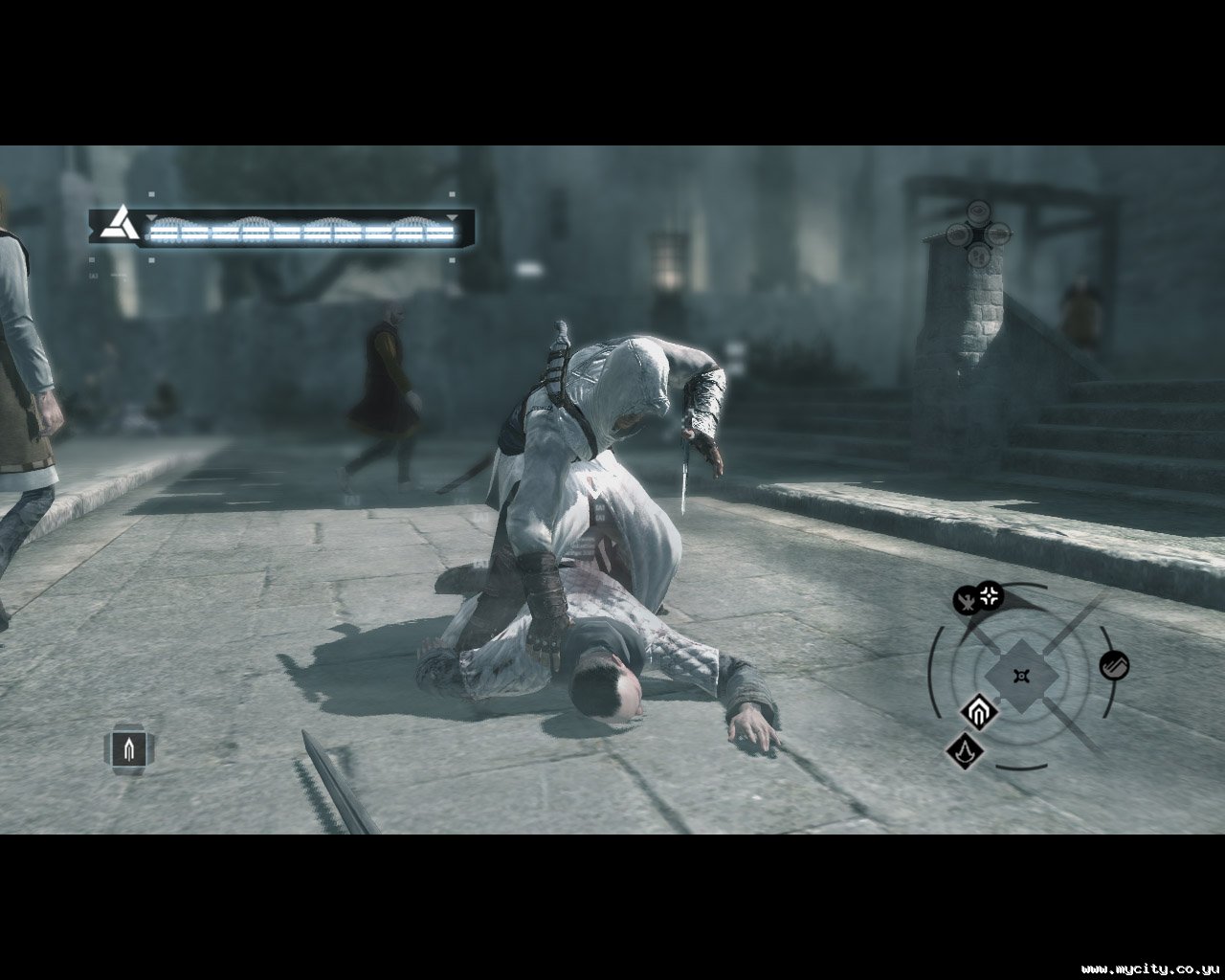Select the hidden blade weapon icon
Image resolution: width=1225 pixels, height=980 pixels.
pyautogui.click(x=128, y=749)
